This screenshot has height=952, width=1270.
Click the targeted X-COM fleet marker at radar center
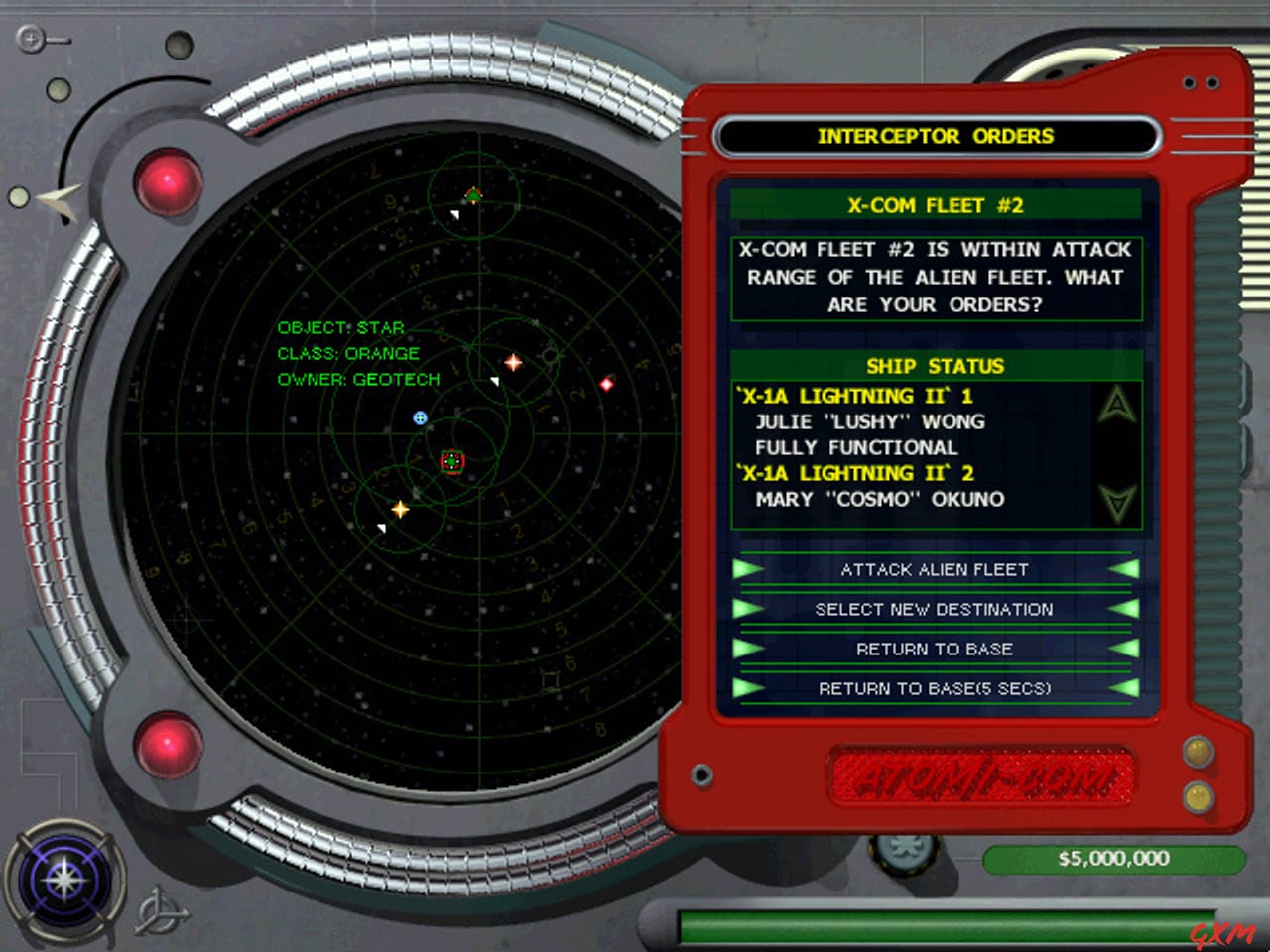click(452, 460)
